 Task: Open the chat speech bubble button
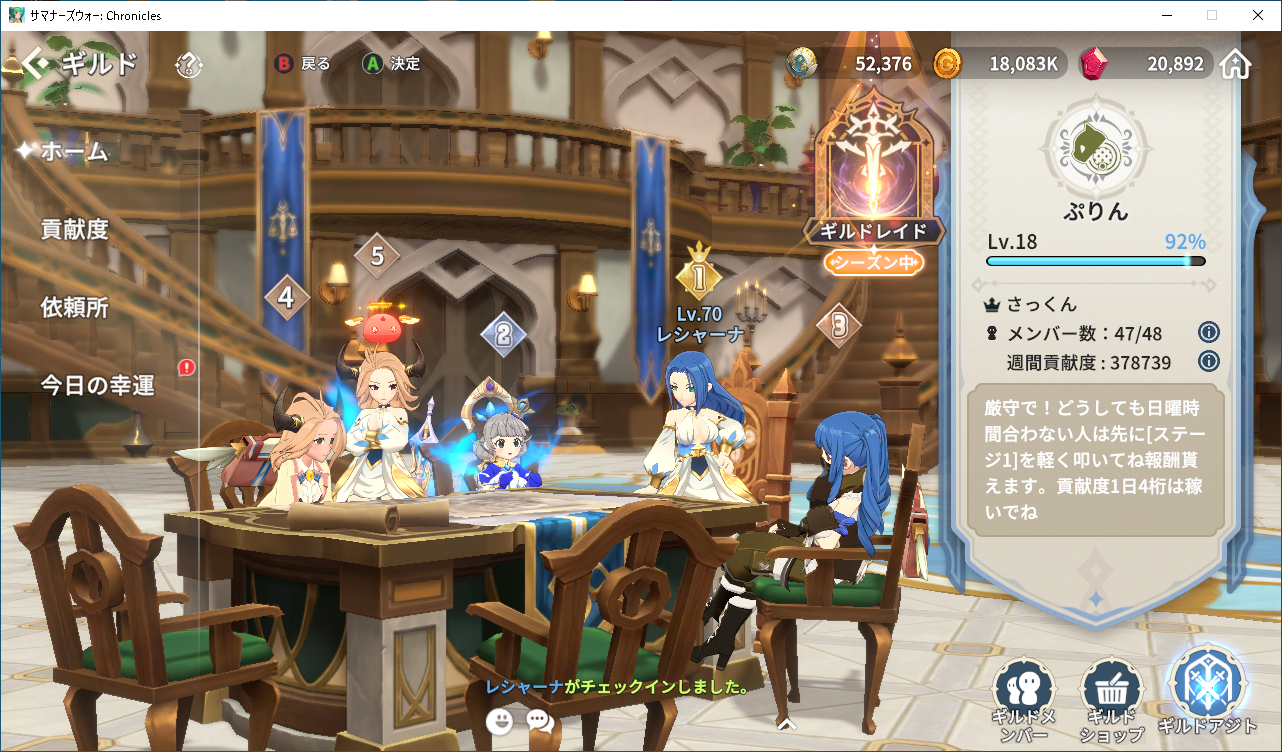click(x=540, y=720)
